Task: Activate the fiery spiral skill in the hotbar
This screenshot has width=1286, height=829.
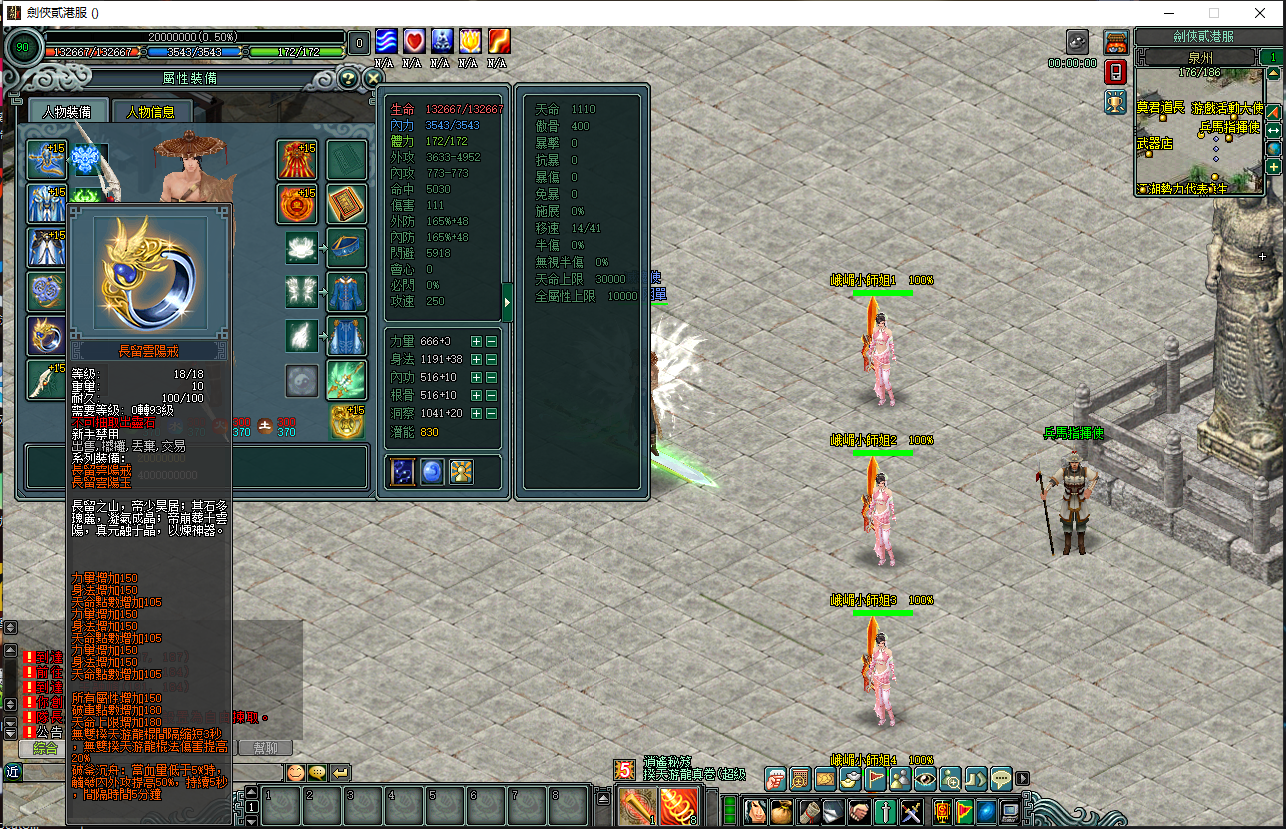Action: [678, 806]
